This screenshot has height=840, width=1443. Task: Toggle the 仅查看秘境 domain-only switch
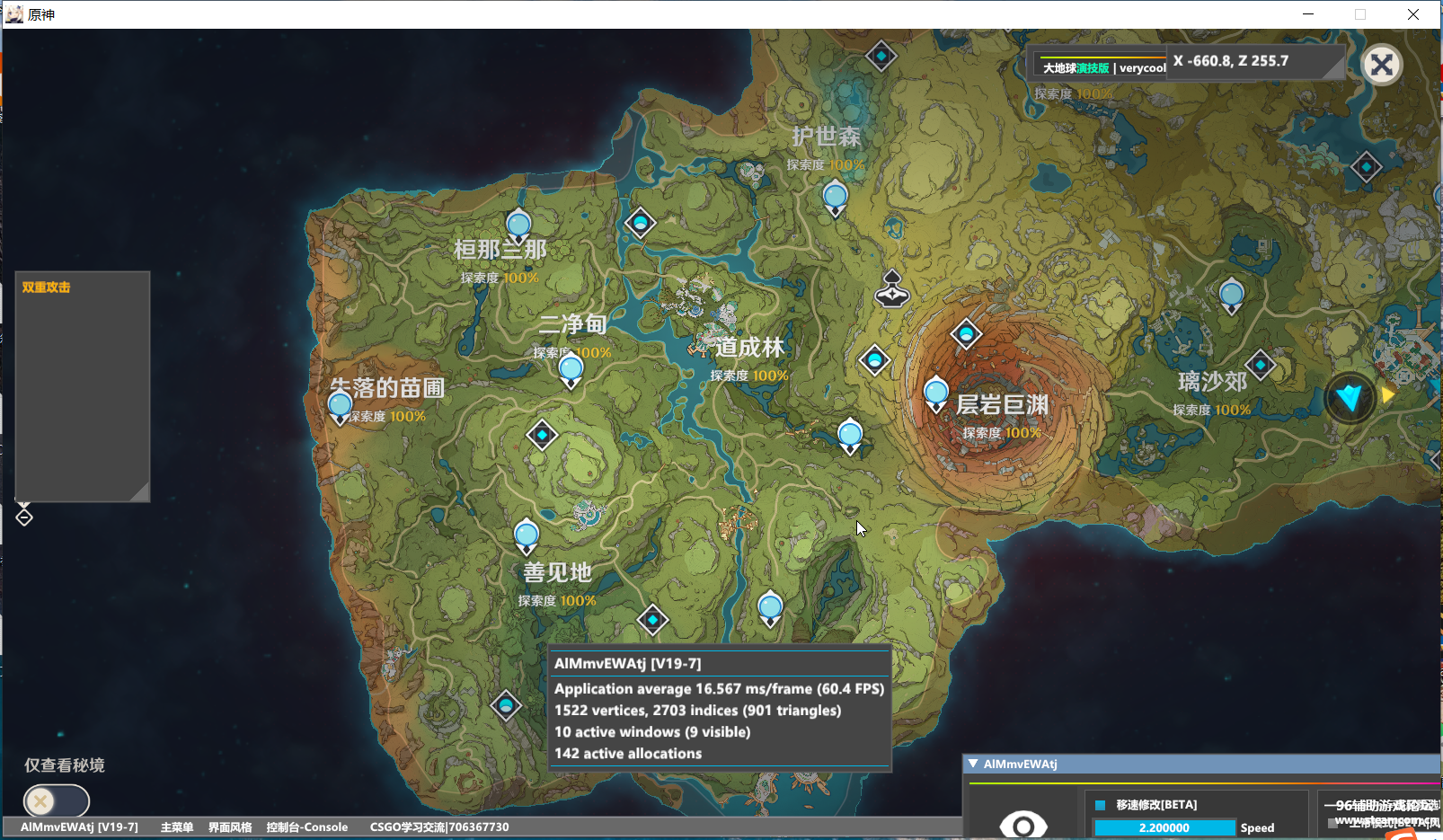[56, 800]
